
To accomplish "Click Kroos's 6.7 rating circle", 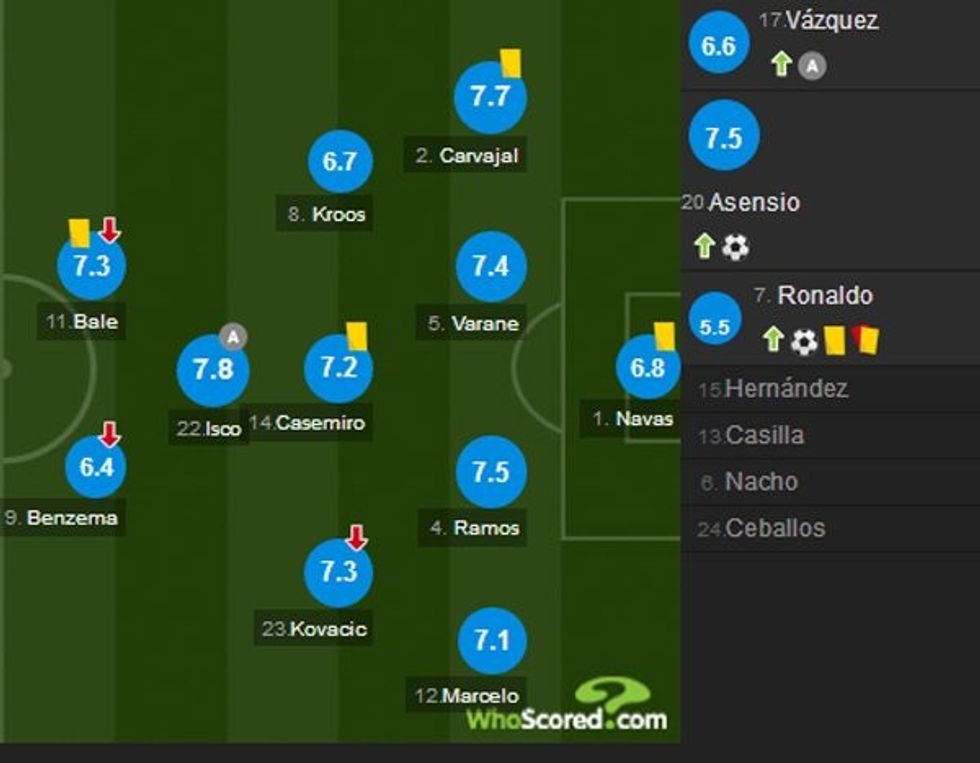I will tap(340, 161).
